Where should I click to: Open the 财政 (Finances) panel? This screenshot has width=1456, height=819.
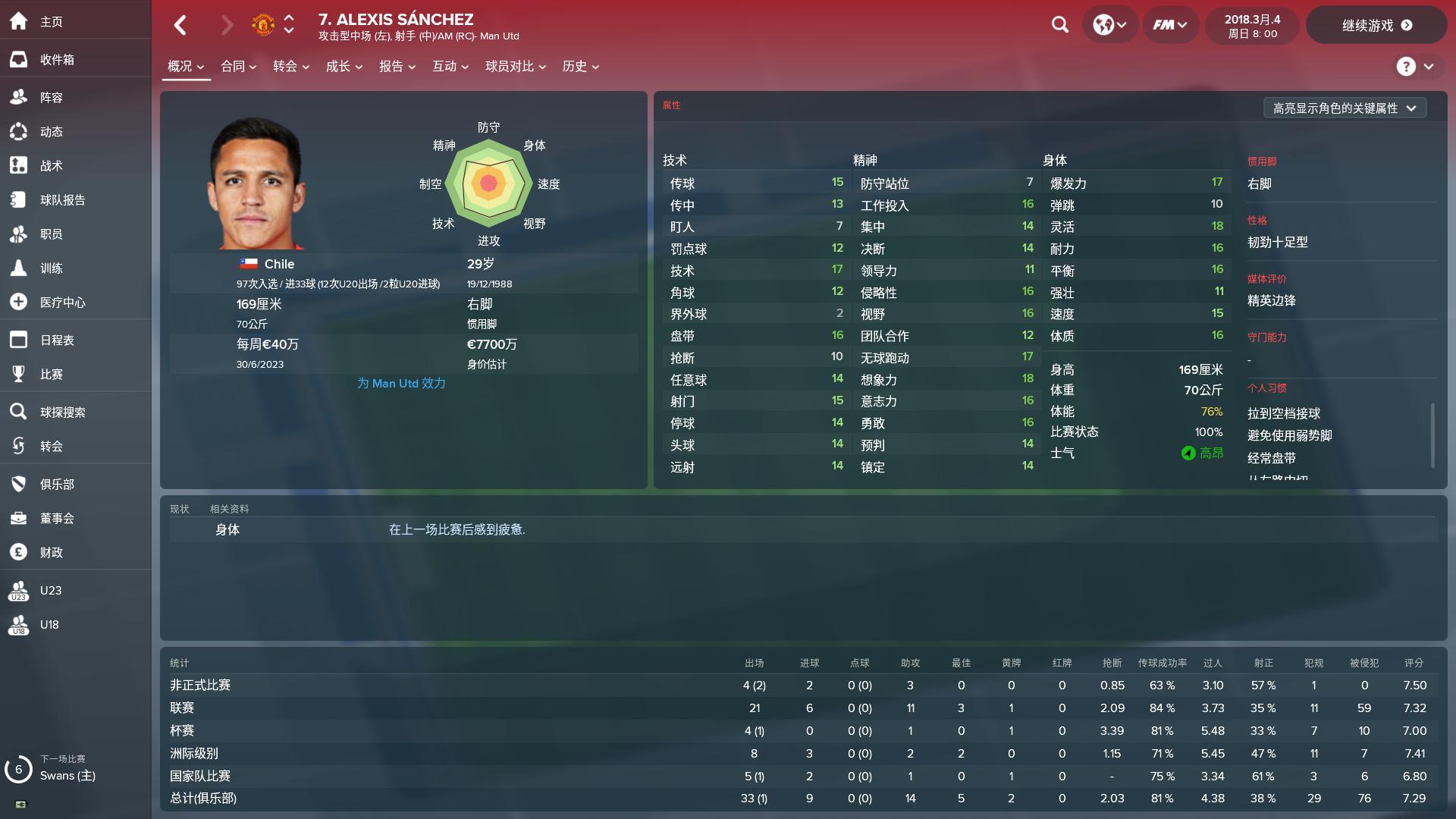point(50,552)
